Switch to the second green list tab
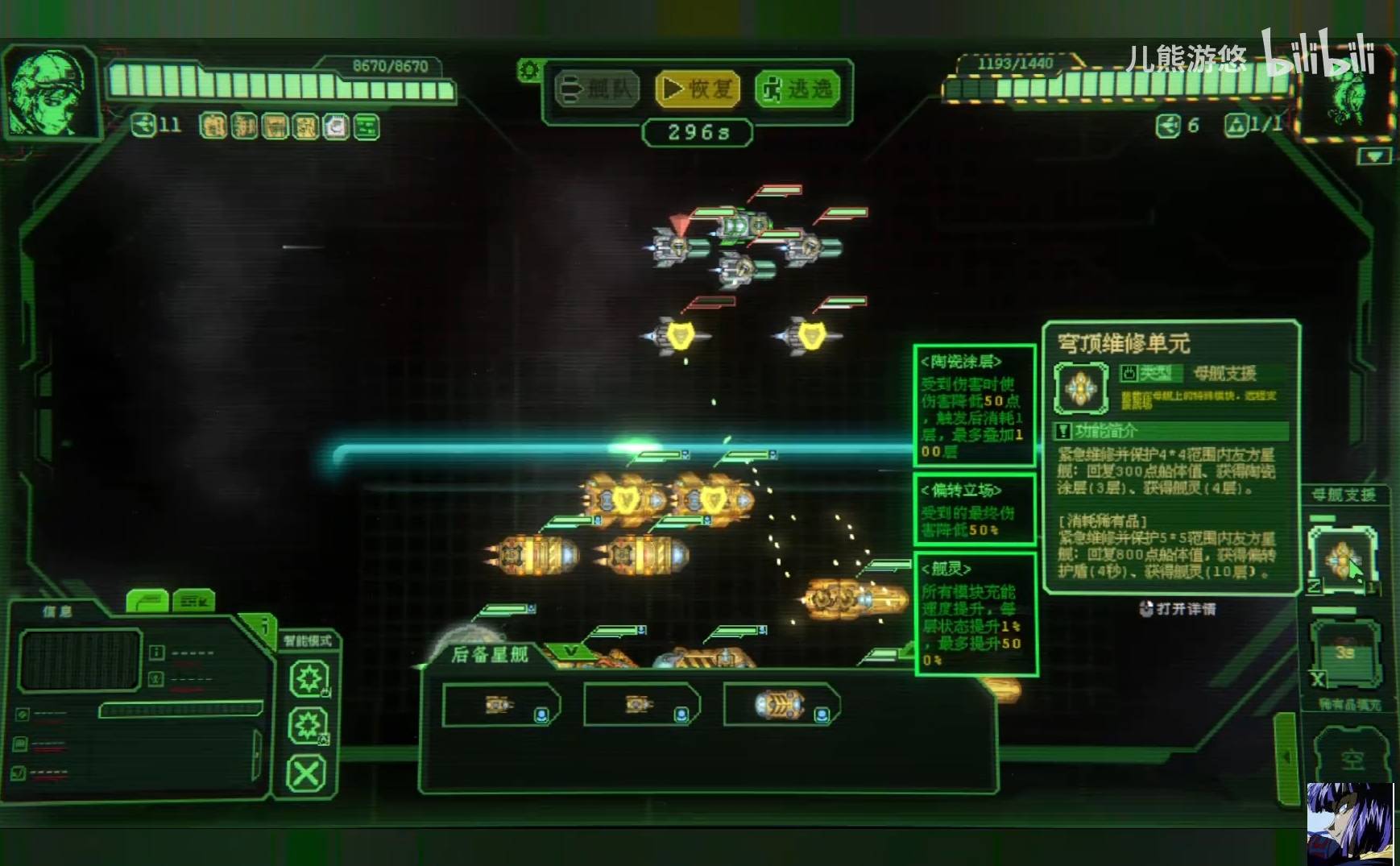The image size is (1400, 866). click(193, 601)
